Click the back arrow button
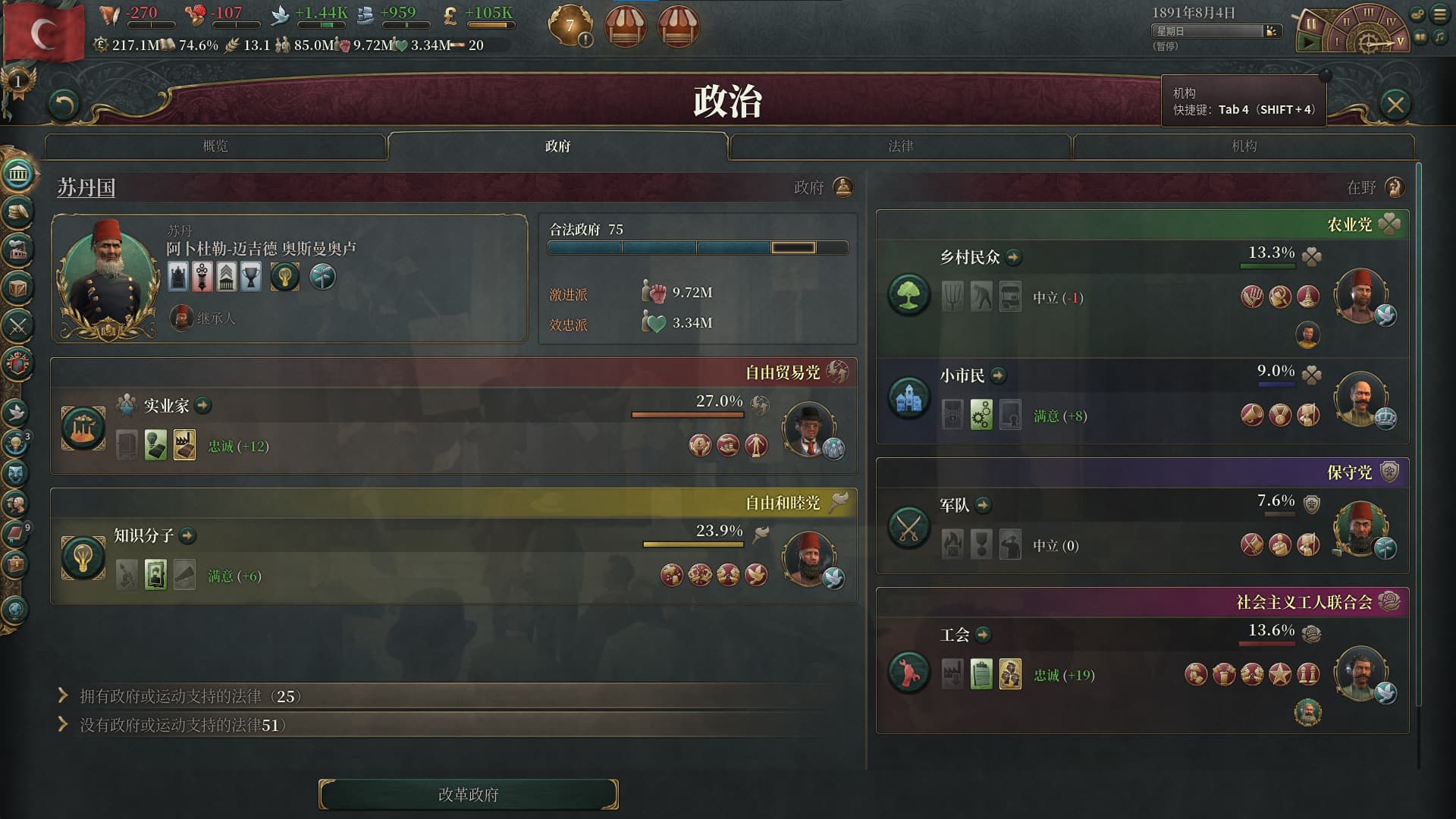The image size is (1456, 819). pos(64,105)
